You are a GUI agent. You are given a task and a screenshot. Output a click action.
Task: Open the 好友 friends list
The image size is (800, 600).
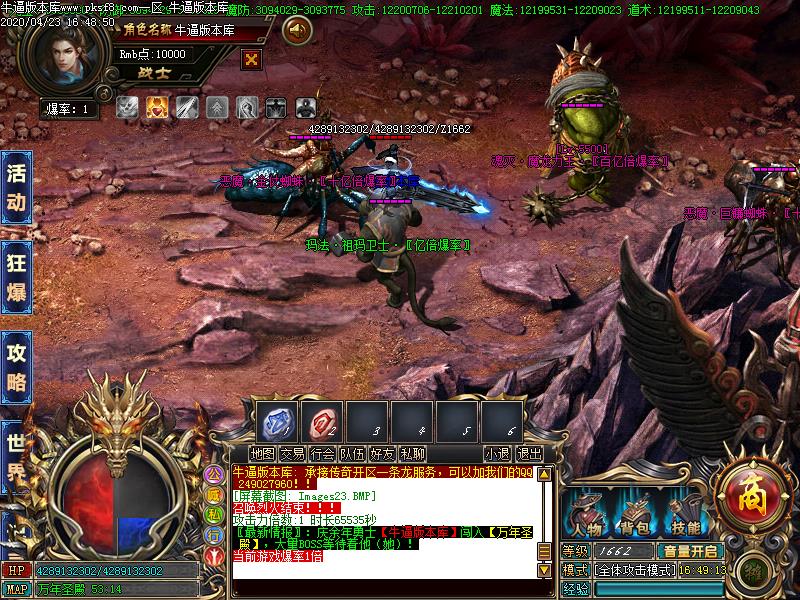pyautogui.click(x=382, y=454)
